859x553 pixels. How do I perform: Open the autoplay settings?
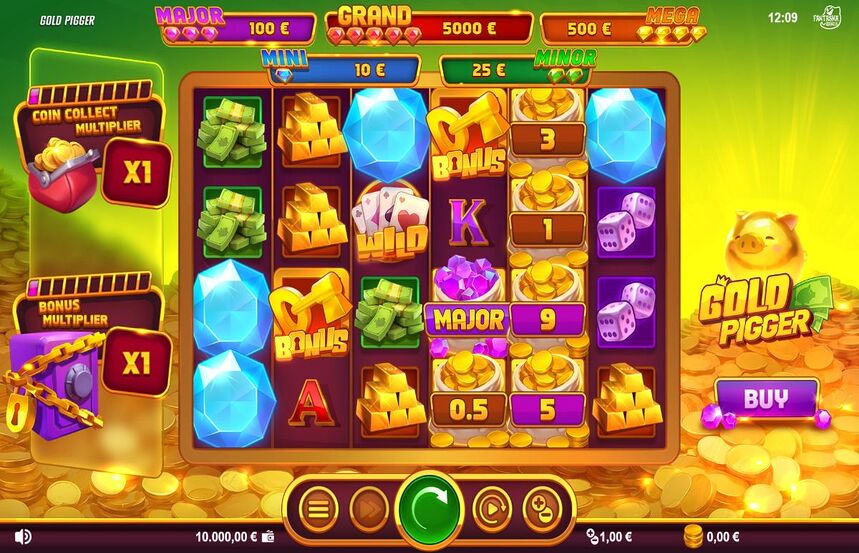pyautogui.click(x=491, y=509)
